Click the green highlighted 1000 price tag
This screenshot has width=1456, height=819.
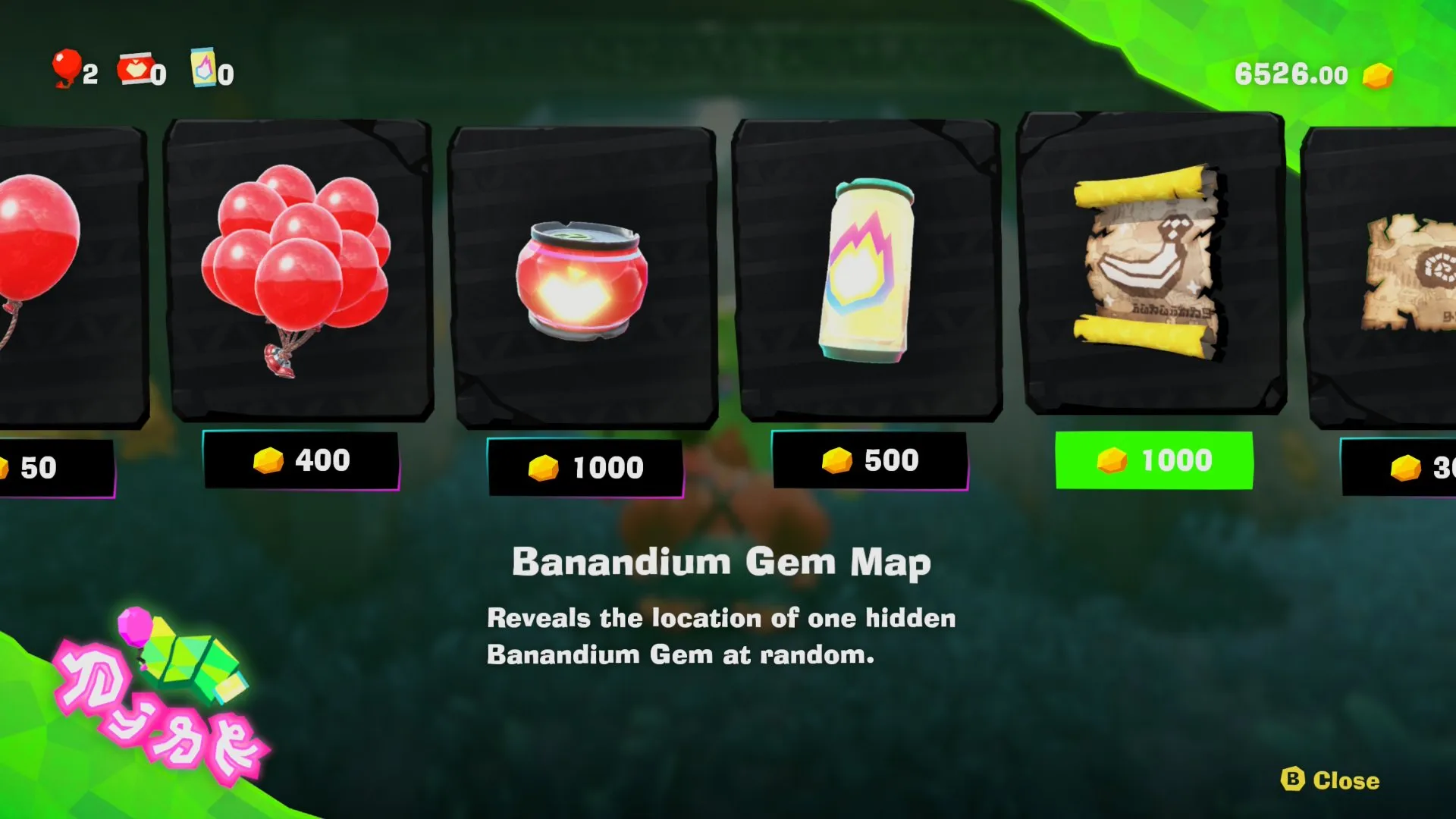pos(1154,460)
